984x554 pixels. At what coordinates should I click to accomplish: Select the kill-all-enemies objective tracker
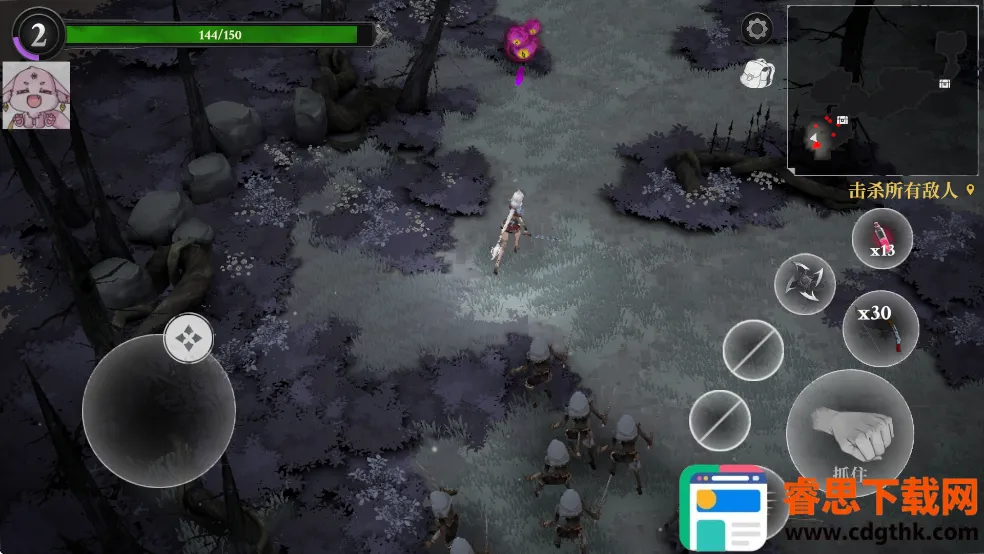911,190
